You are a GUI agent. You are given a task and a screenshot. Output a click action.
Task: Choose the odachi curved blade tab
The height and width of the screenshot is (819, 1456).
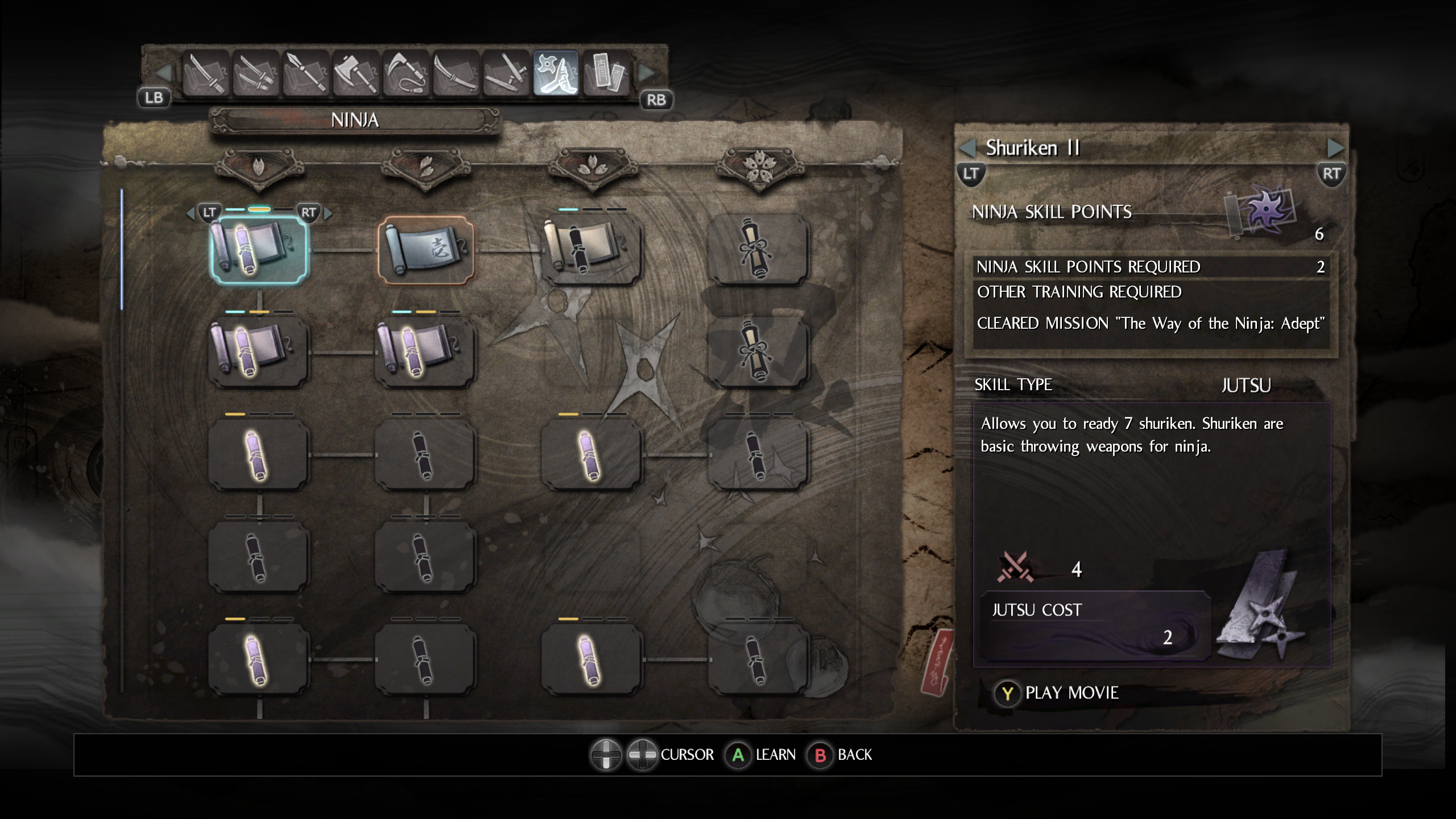pos(456,73)
